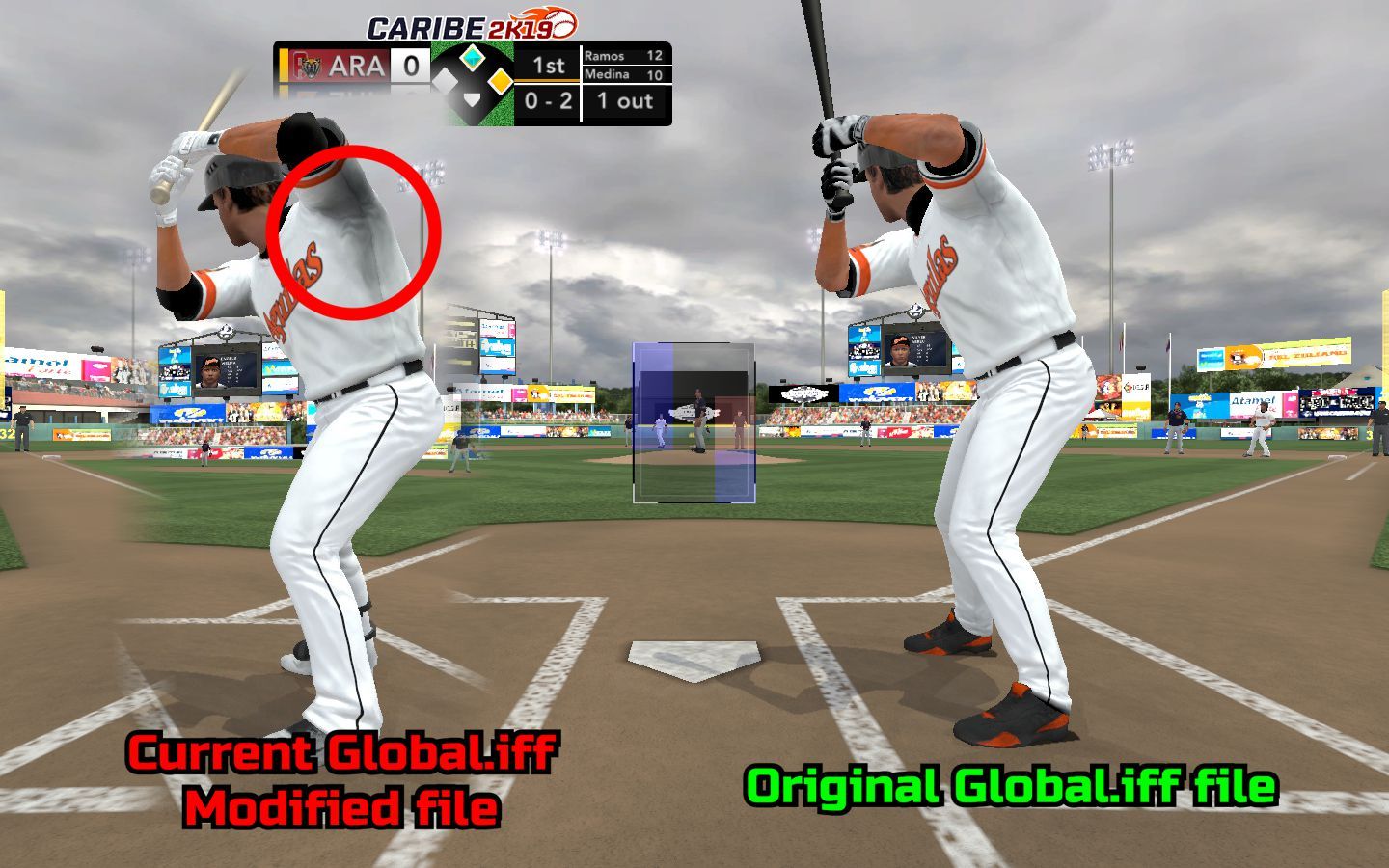This screenshot has height=868, width=1389.
Task: Click the ARA team logo on scoreboard
Action: (308, 67)
